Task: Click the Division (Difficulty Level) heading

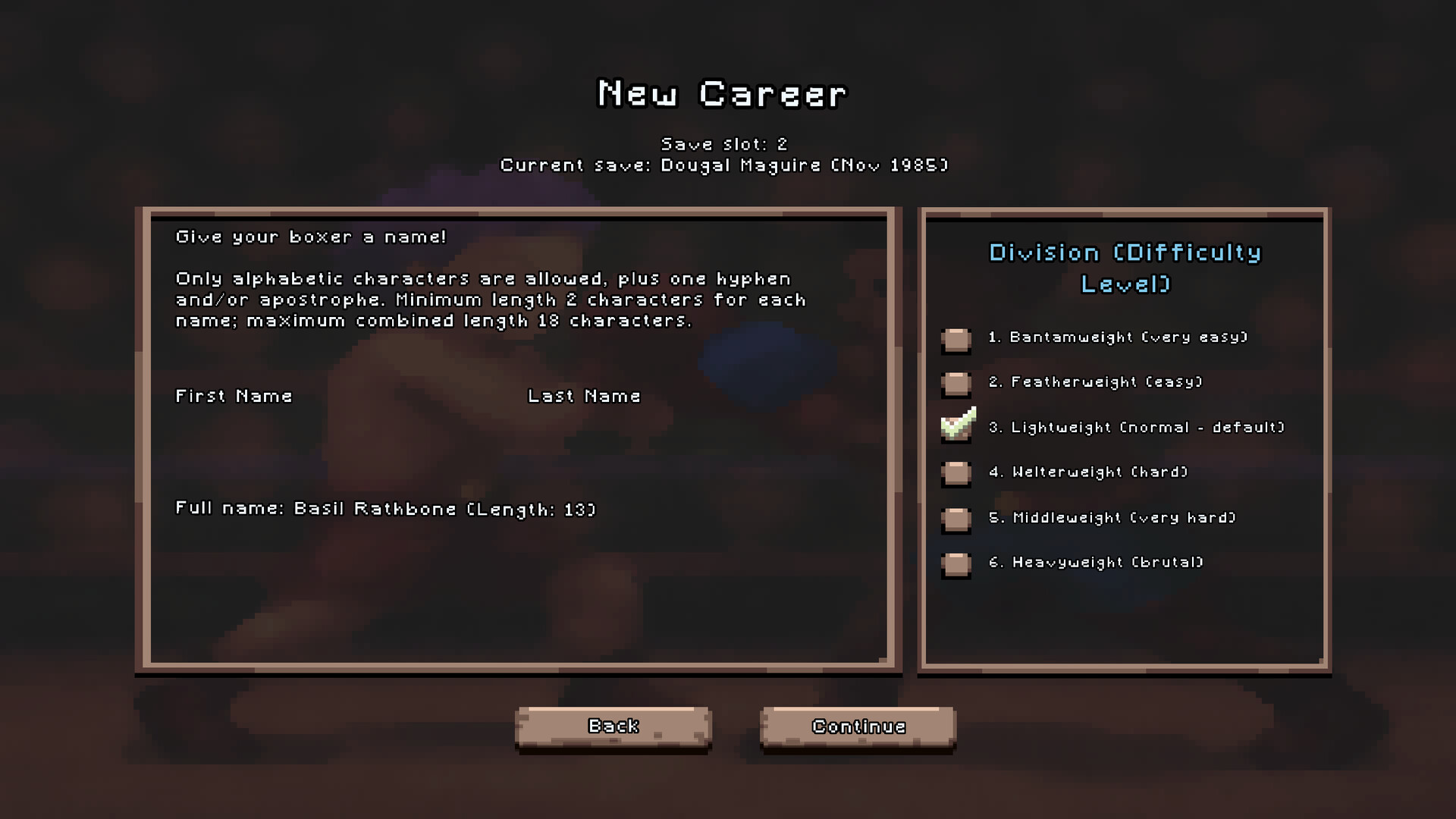Action: coord(1125,268)
